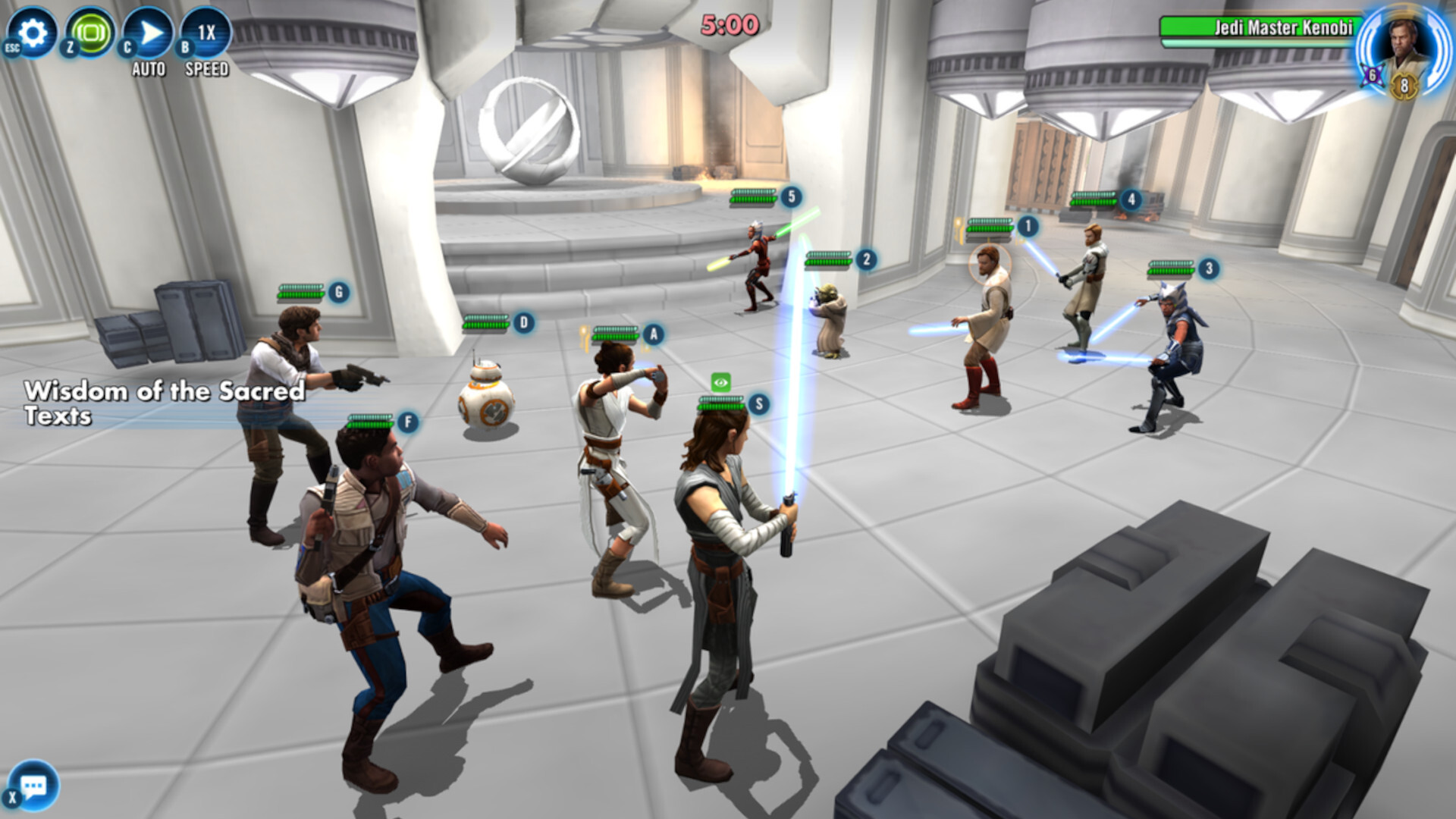This screenshot has height=819, width=1456.
Task: Toggle AUTO battle mode
Action: point(148,34)
